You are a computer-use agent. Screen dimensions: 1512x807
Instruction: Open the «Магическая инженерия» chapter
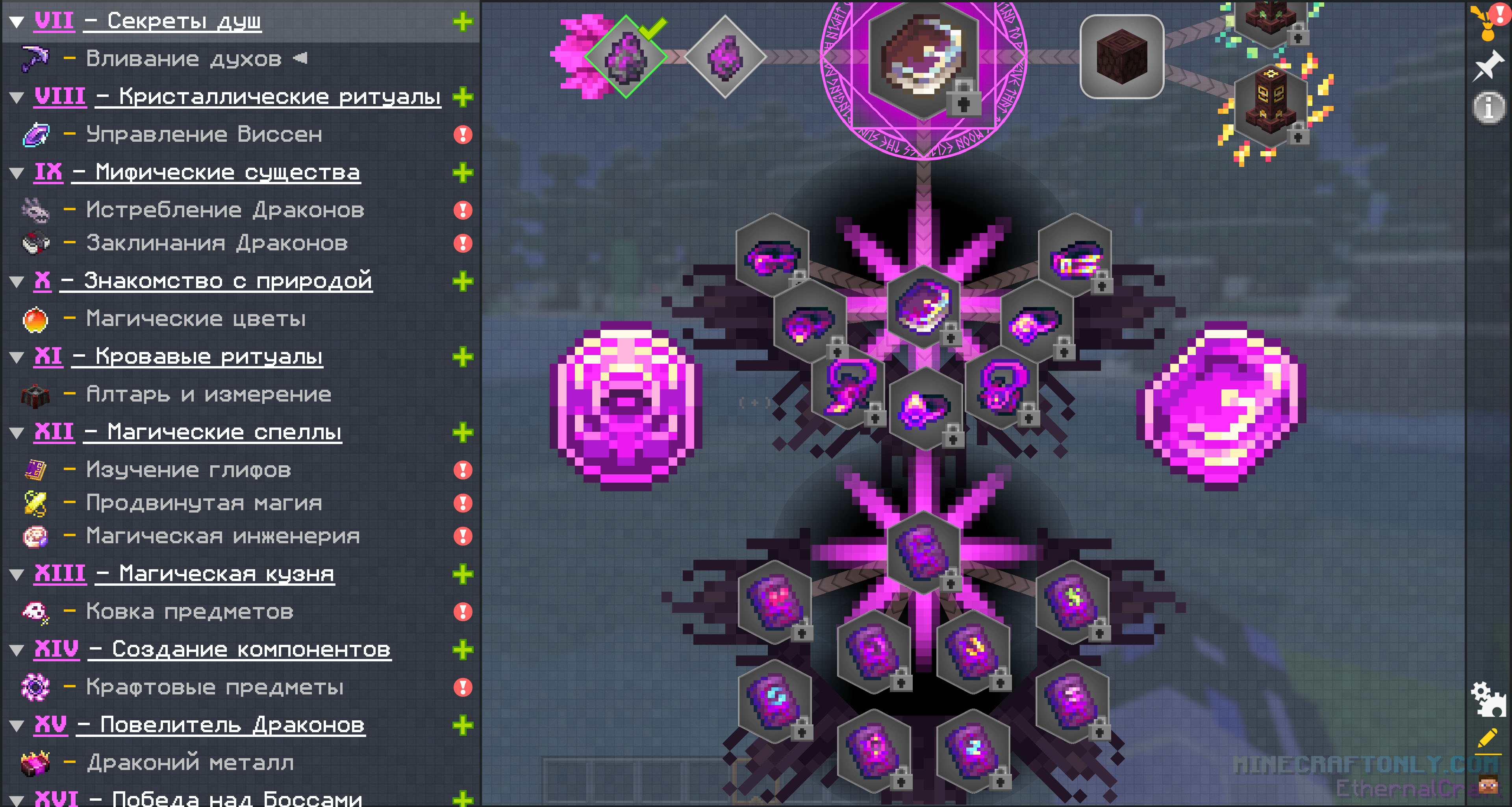point(222,536)
